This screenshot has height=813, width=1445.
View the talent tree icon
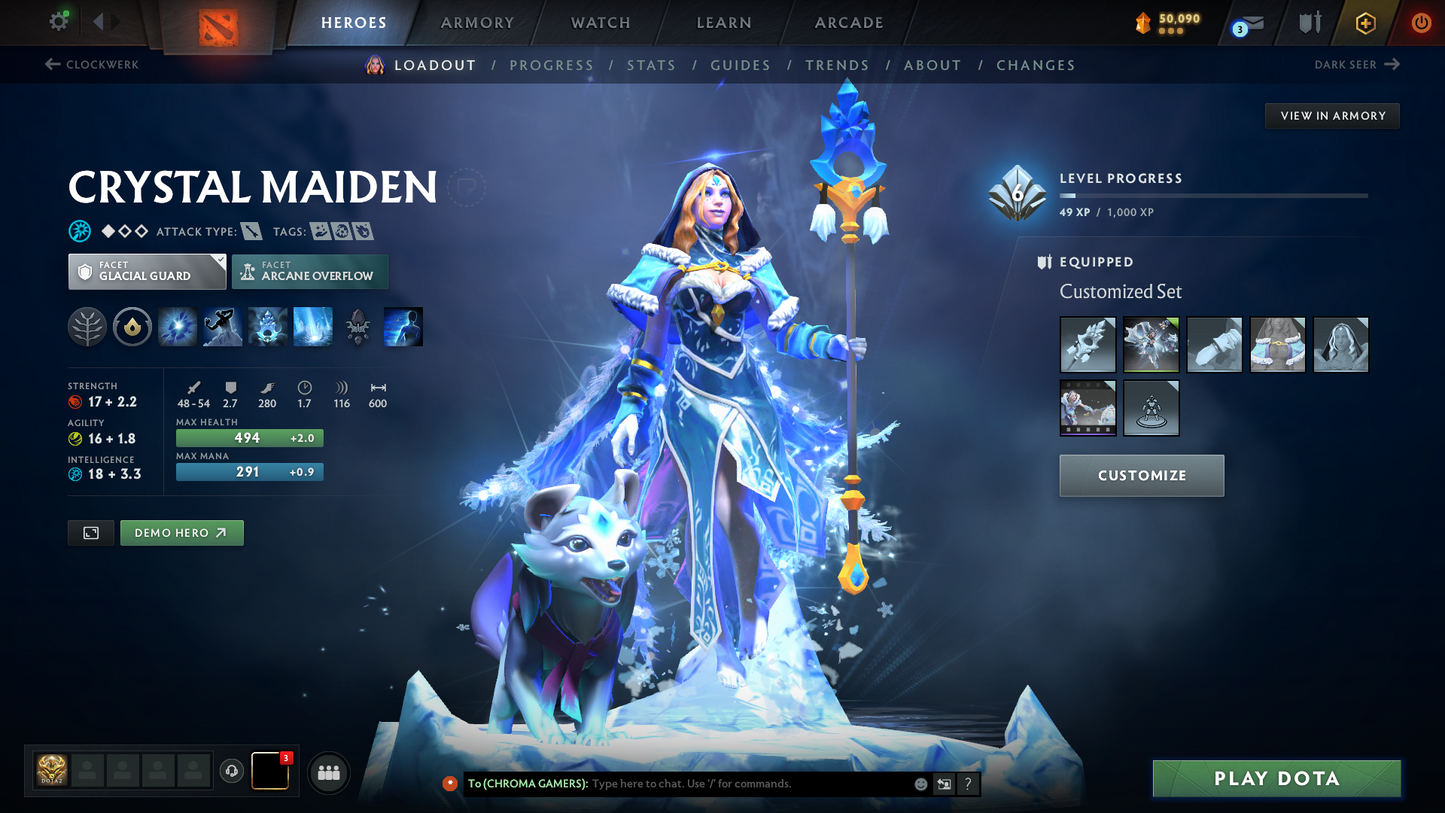[87, 326]
